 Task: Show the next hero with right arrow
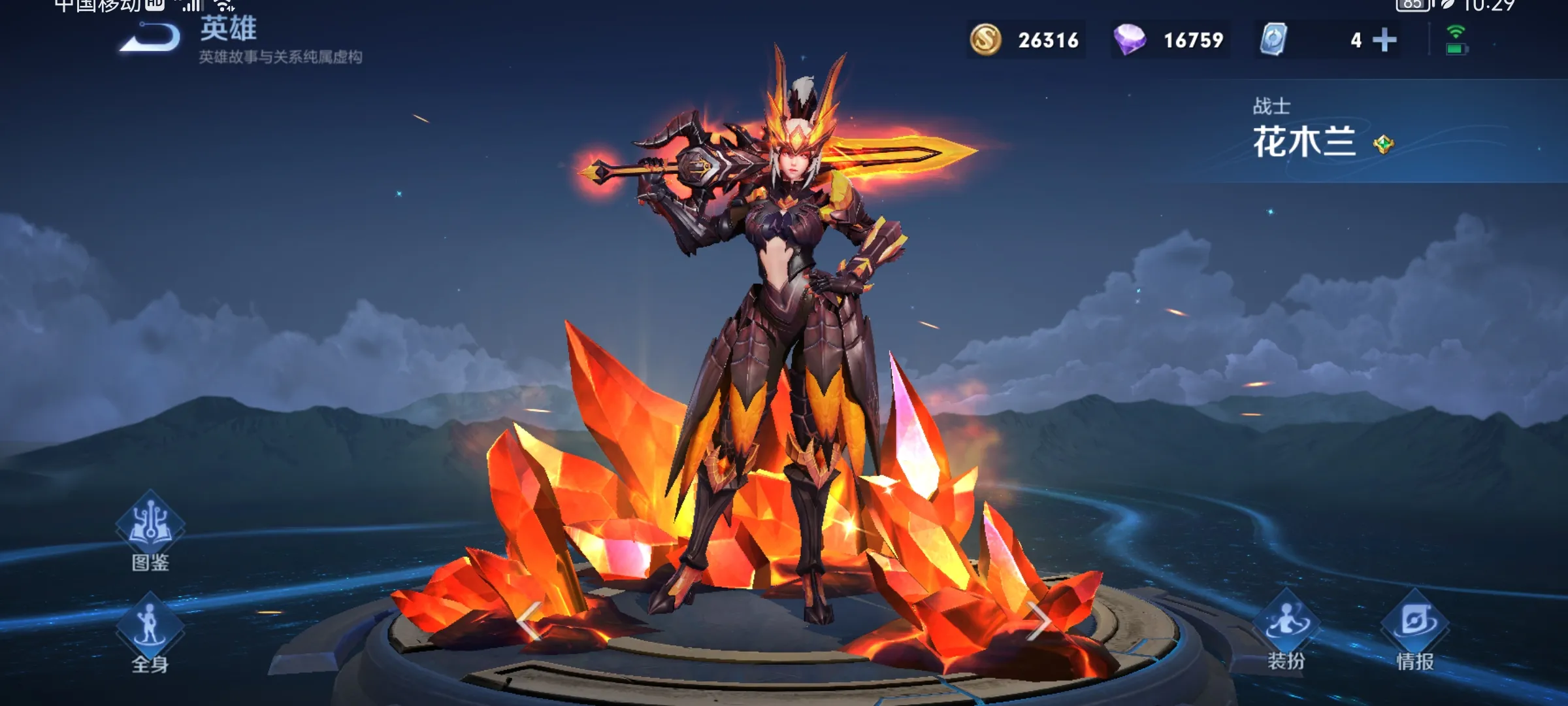click(1037, 620)
